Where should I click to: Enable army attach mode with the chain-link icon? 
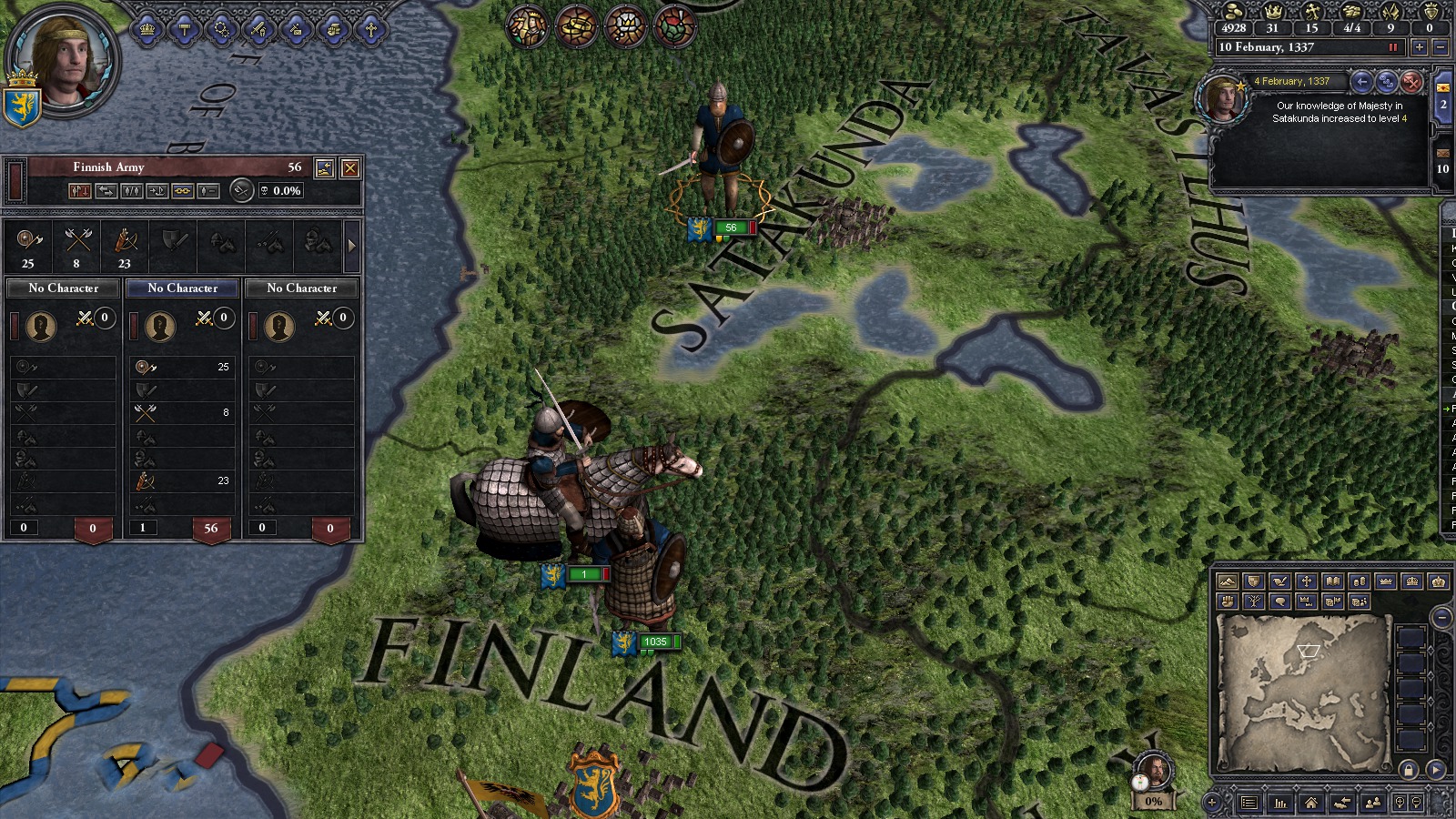tap(184, 191)
